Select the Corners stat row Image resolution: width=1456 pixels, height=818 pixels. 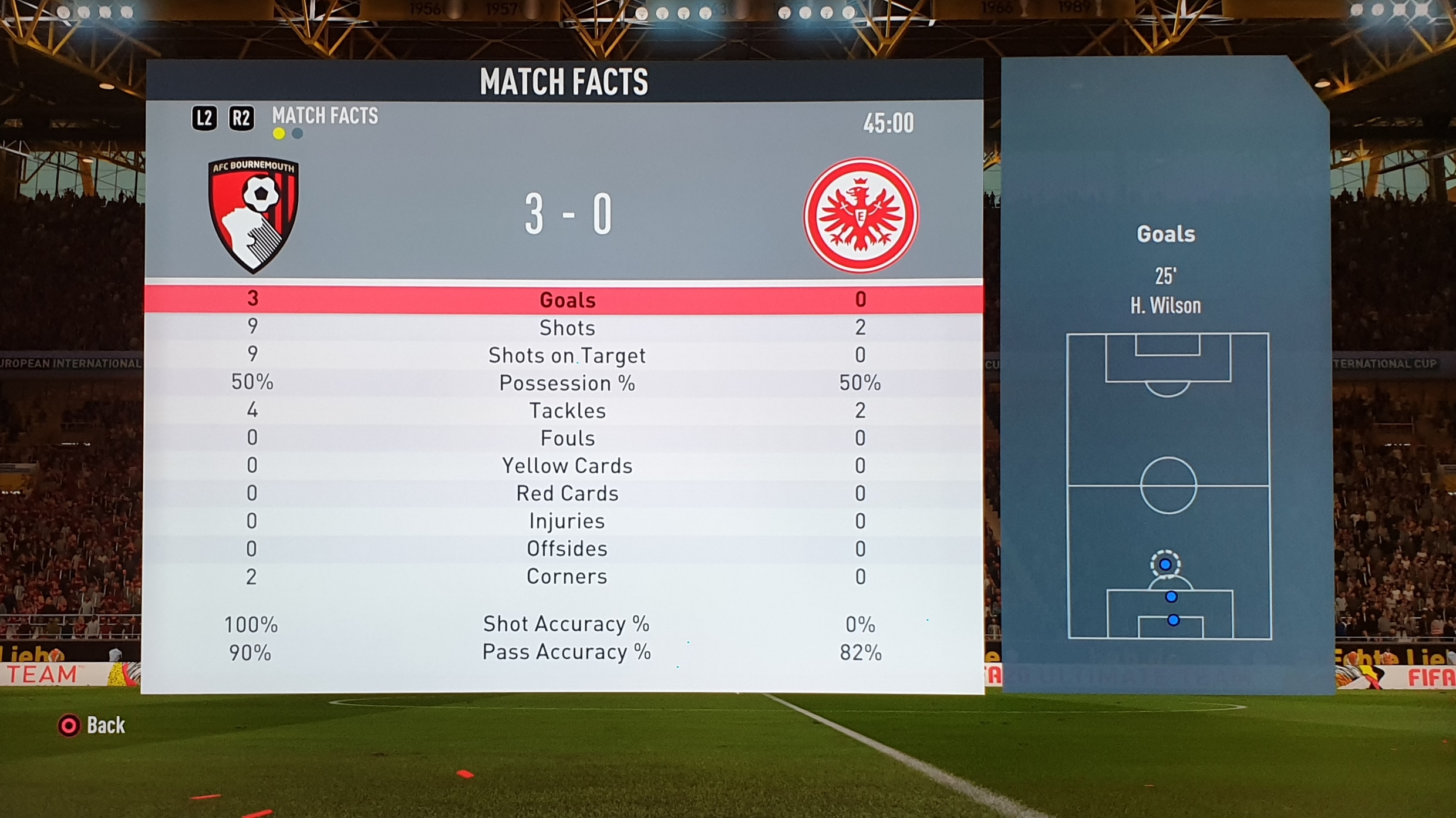[567, 576]
